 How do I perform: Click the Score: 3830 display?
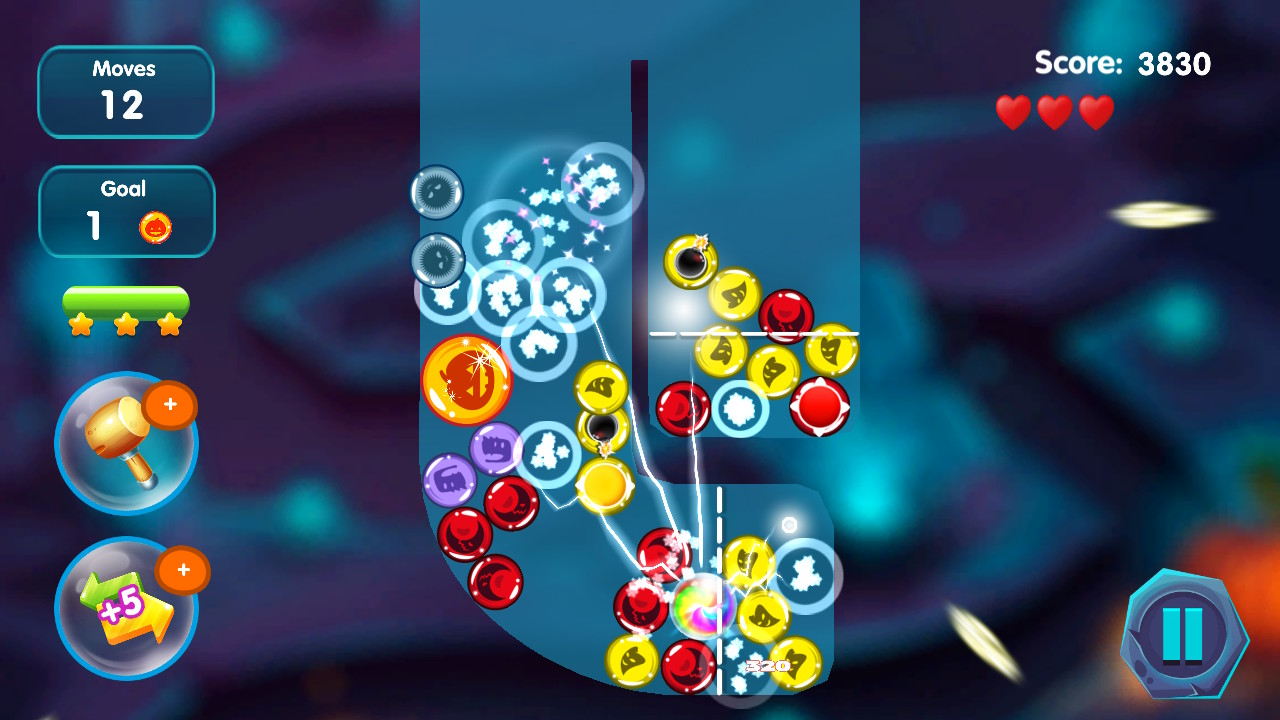pos(1120,63)
